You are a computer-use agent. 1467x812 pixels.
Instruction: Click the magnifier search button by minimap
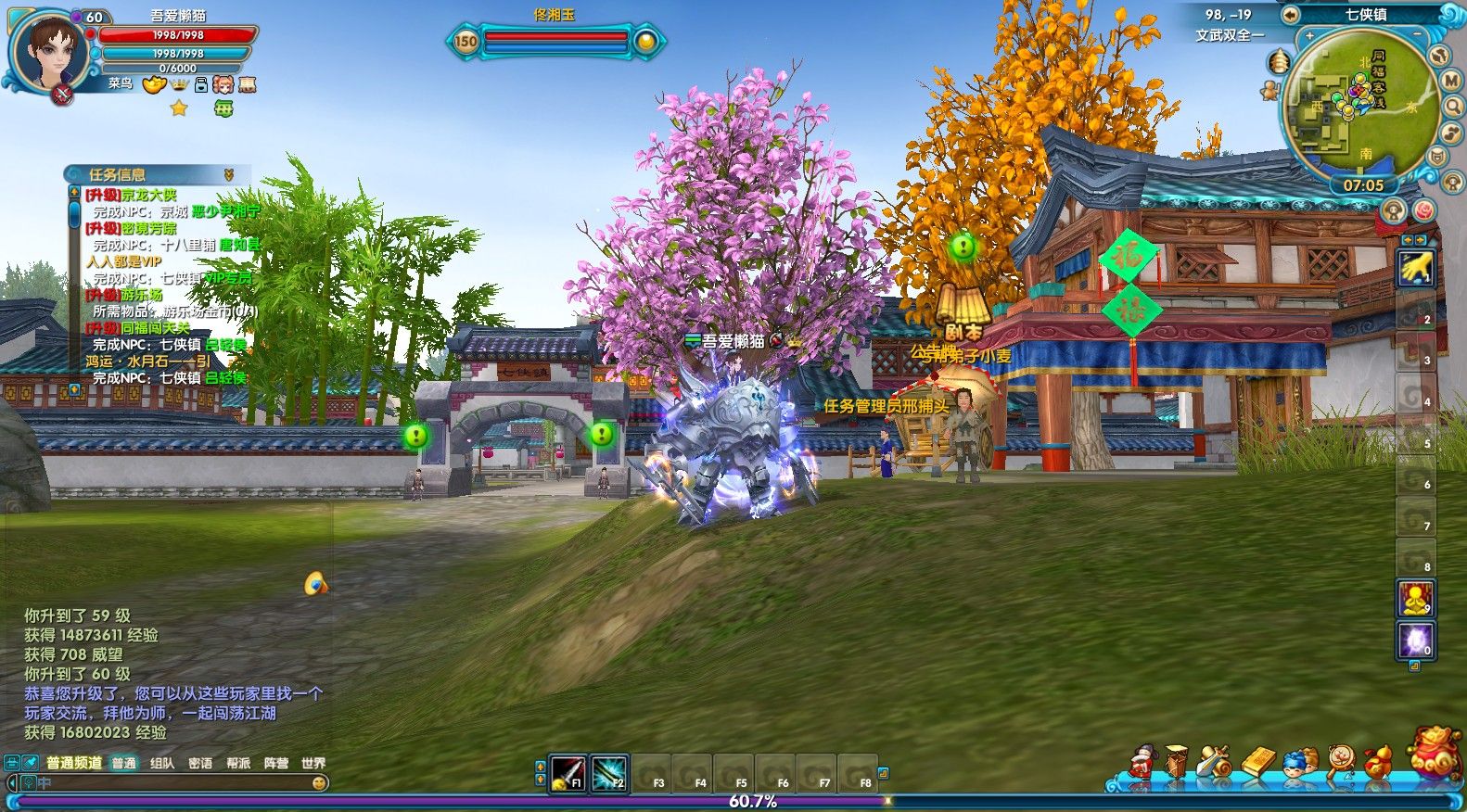coord(1453,107)
